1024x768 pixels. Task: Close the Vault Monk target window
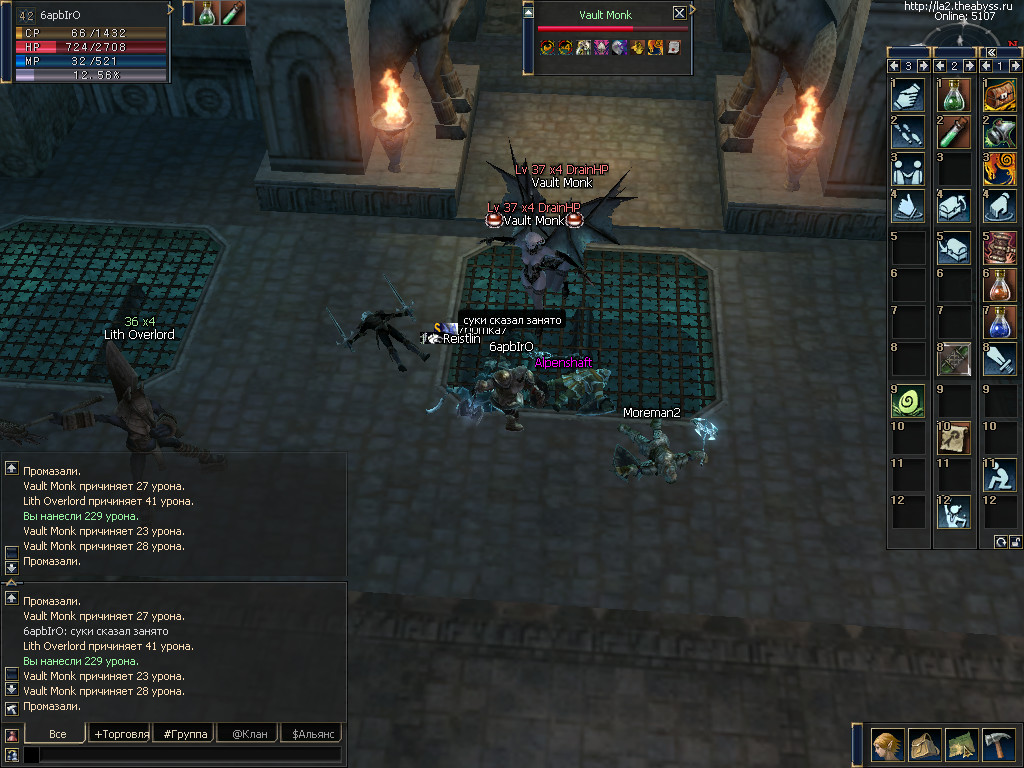tap(680, 13)
